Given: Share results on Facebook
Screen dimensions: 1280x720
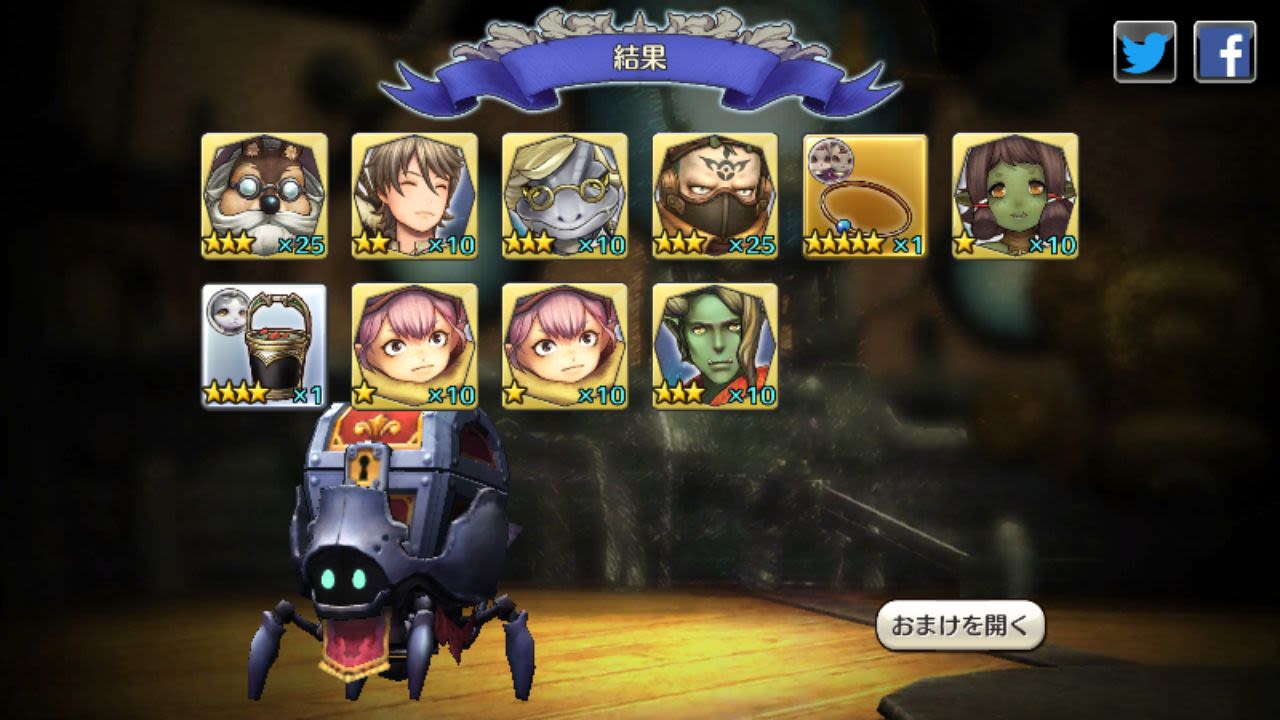Looking at the screenshot, I should tap(1224, 52).
